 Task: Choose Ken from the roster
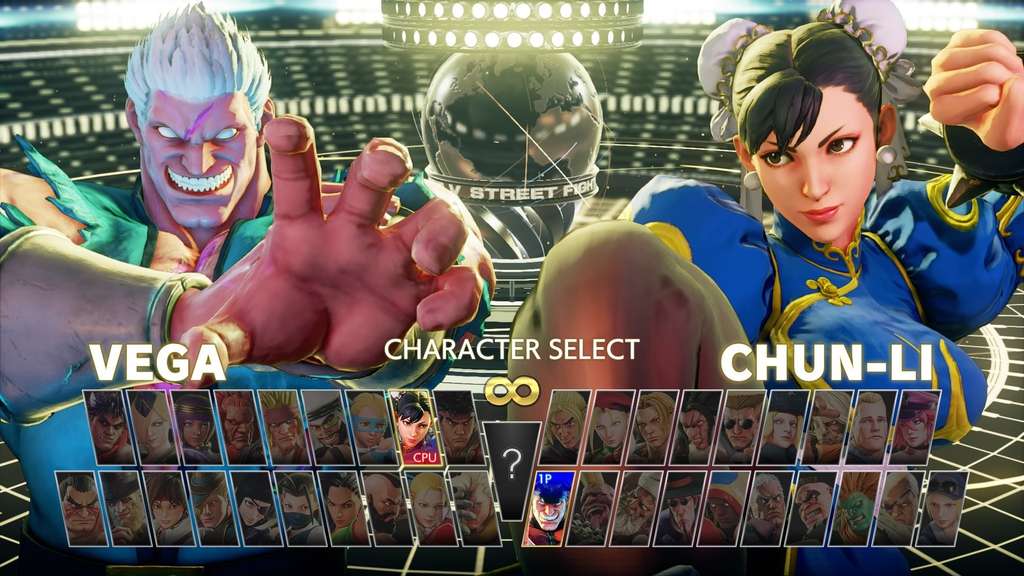[563, 427]
